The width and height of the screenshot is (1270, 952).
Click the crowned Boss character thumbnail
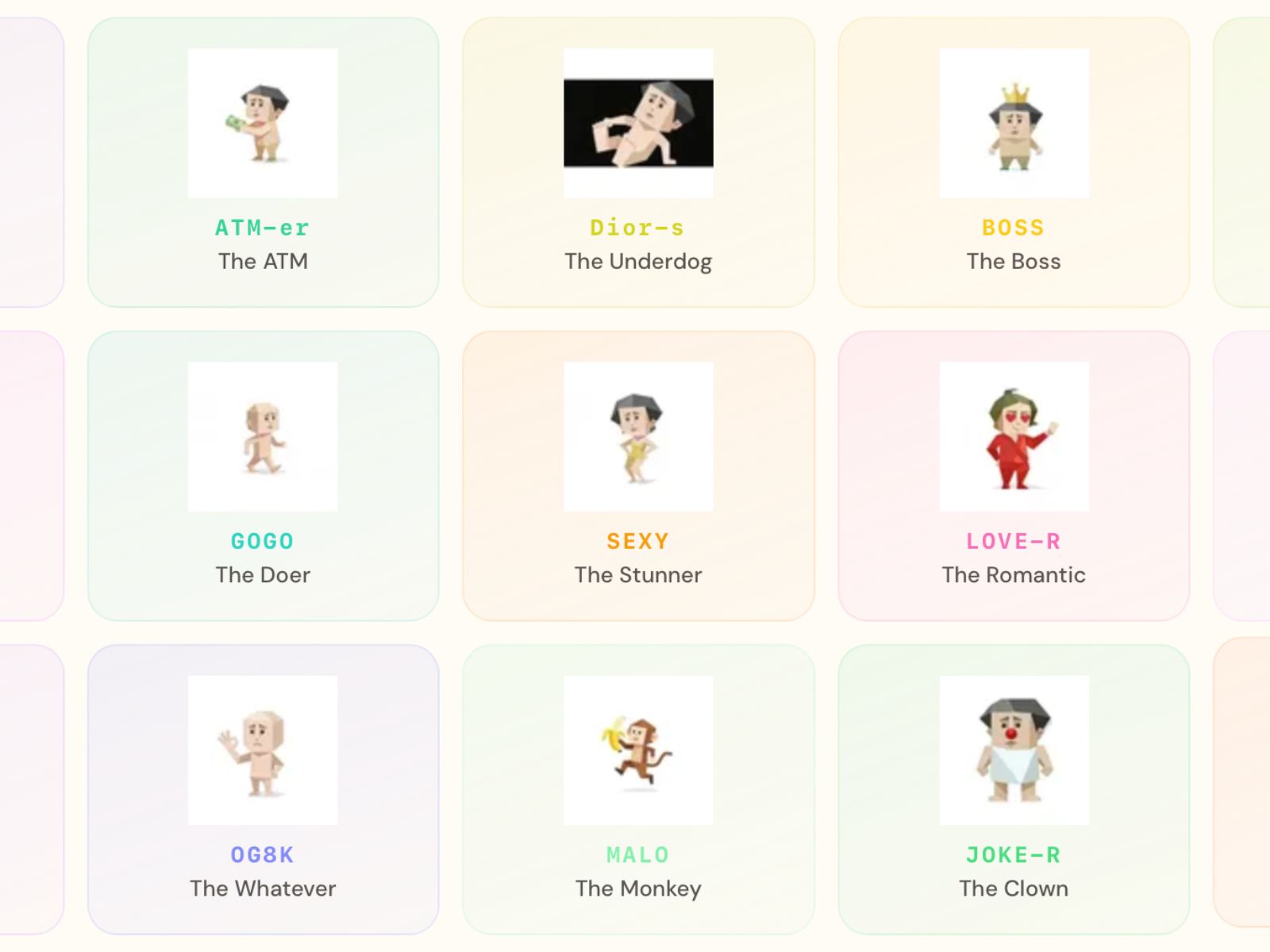point(1014,124)
